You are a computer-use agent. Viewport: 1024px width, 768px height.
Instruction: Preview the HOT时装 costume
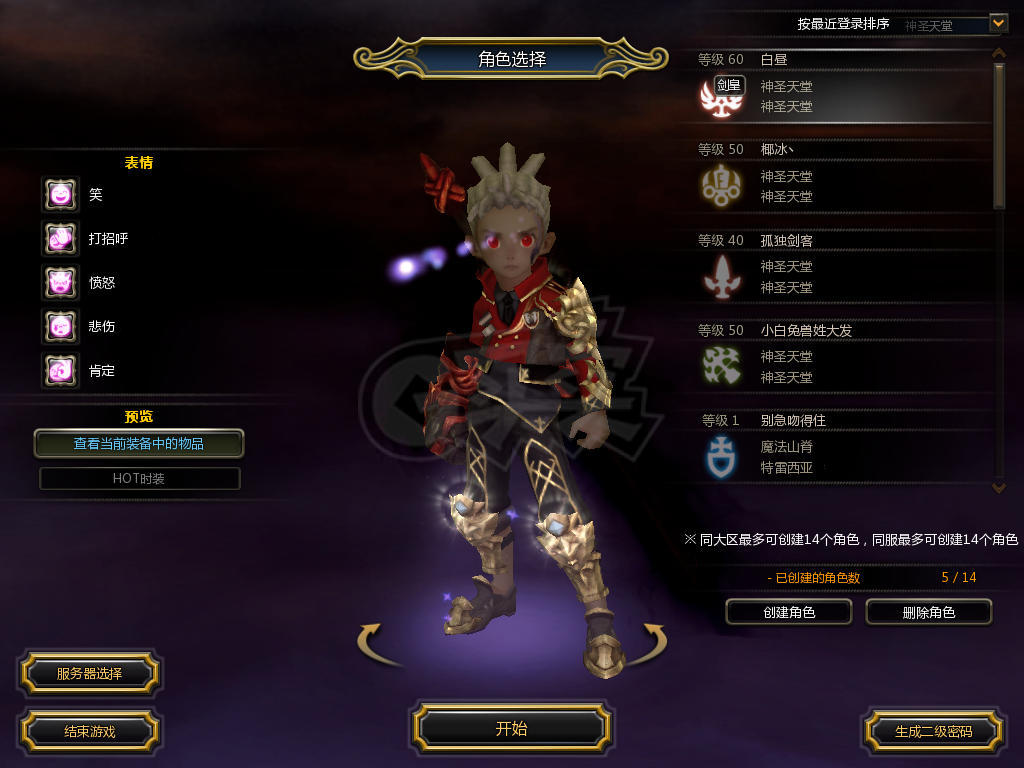pyautogui.click(x=139, y=478)
